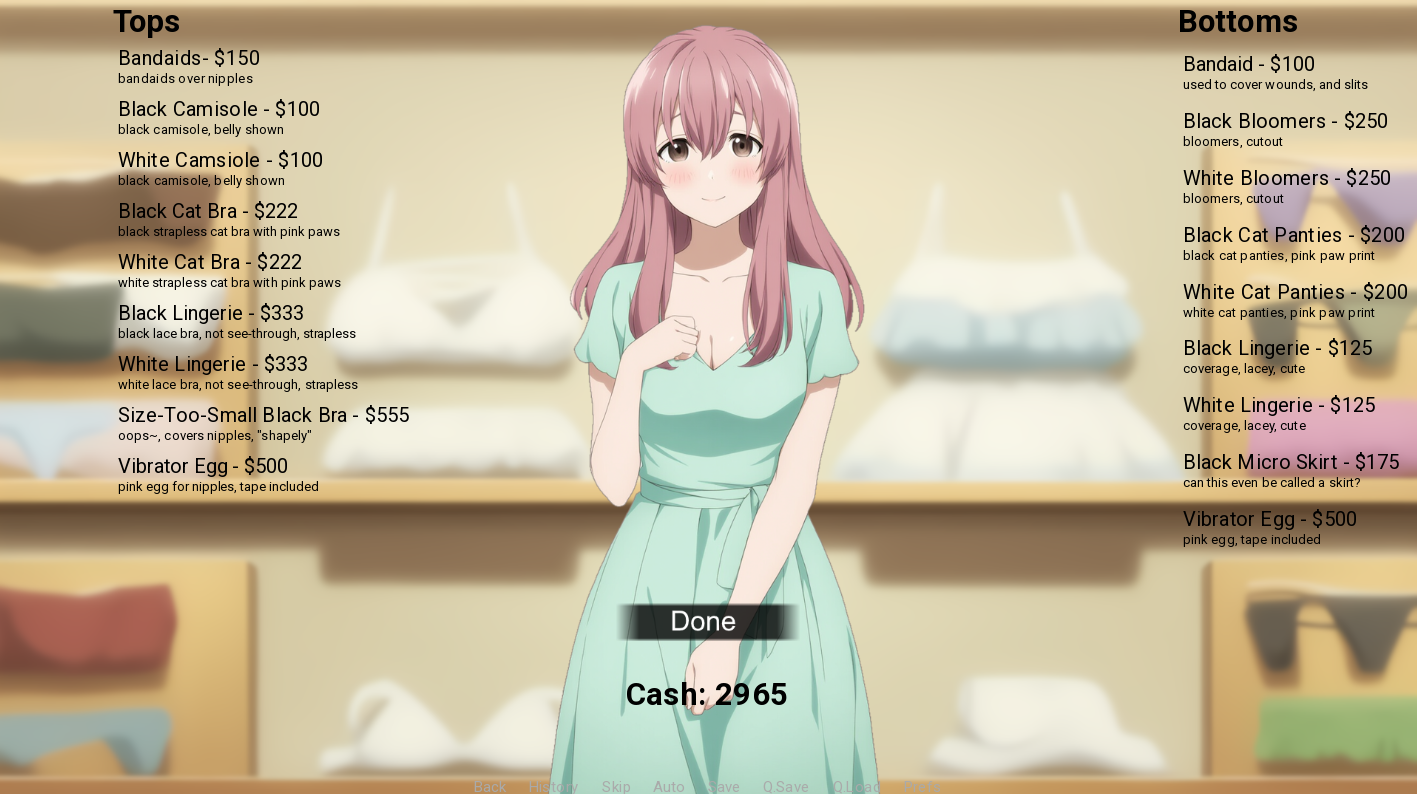Toggle Skip mode on
The image size is (1417, 794).
pos(616,787)
